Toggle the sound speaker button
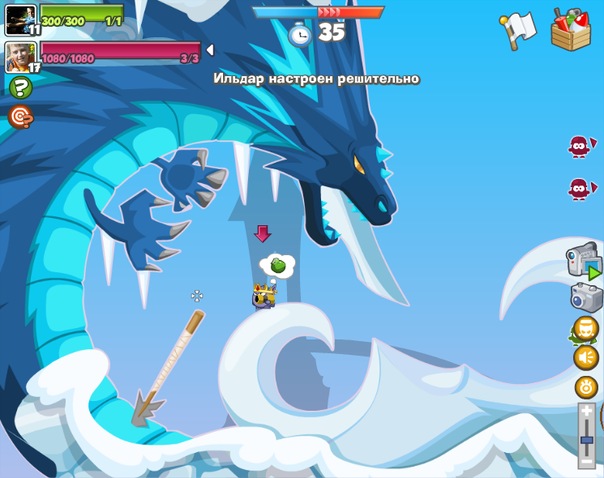This screenshot has width=604, height=478. coord(585,357)
